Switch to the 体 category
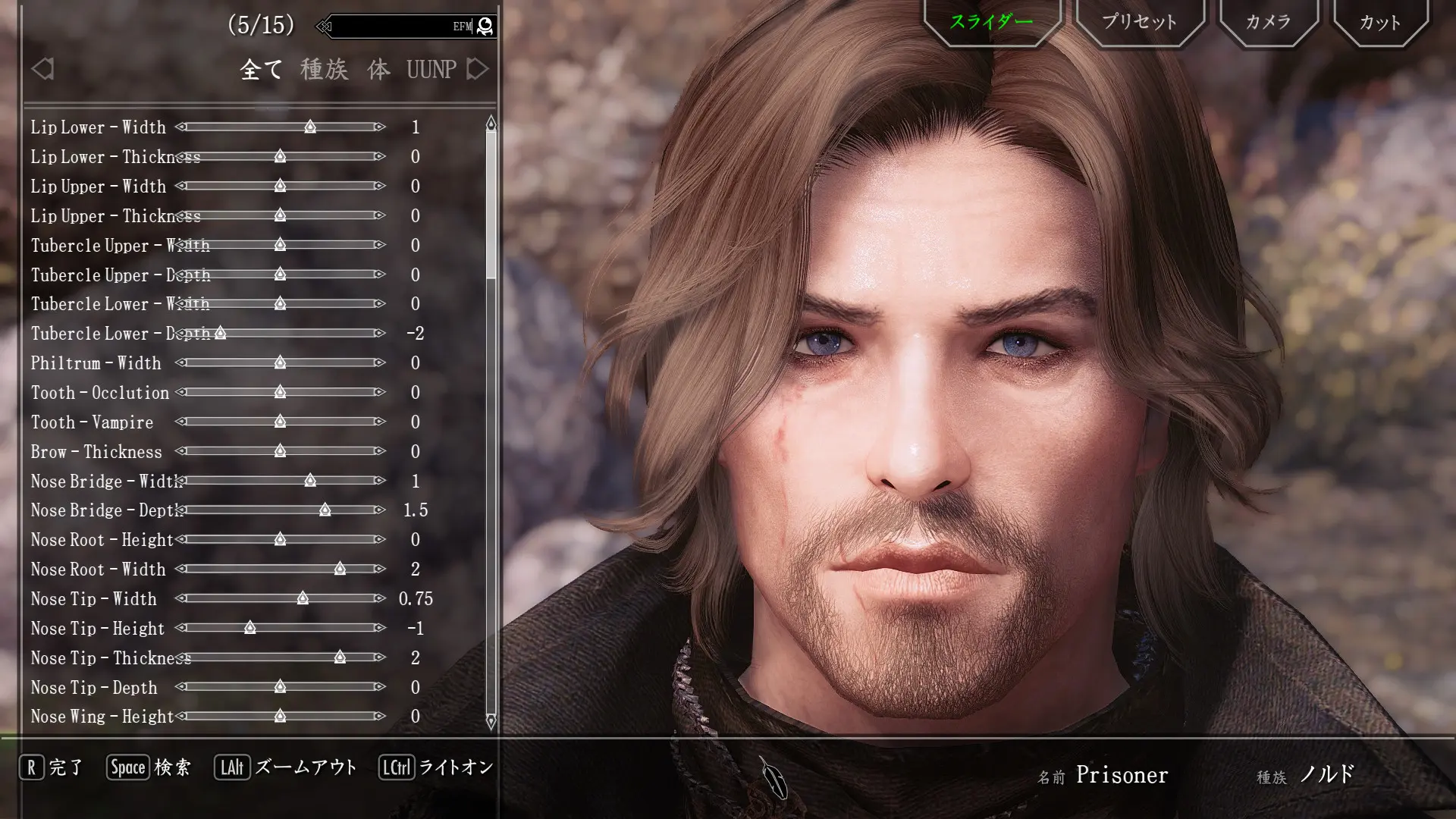The image size is (1456, 819). click(378, 70)
